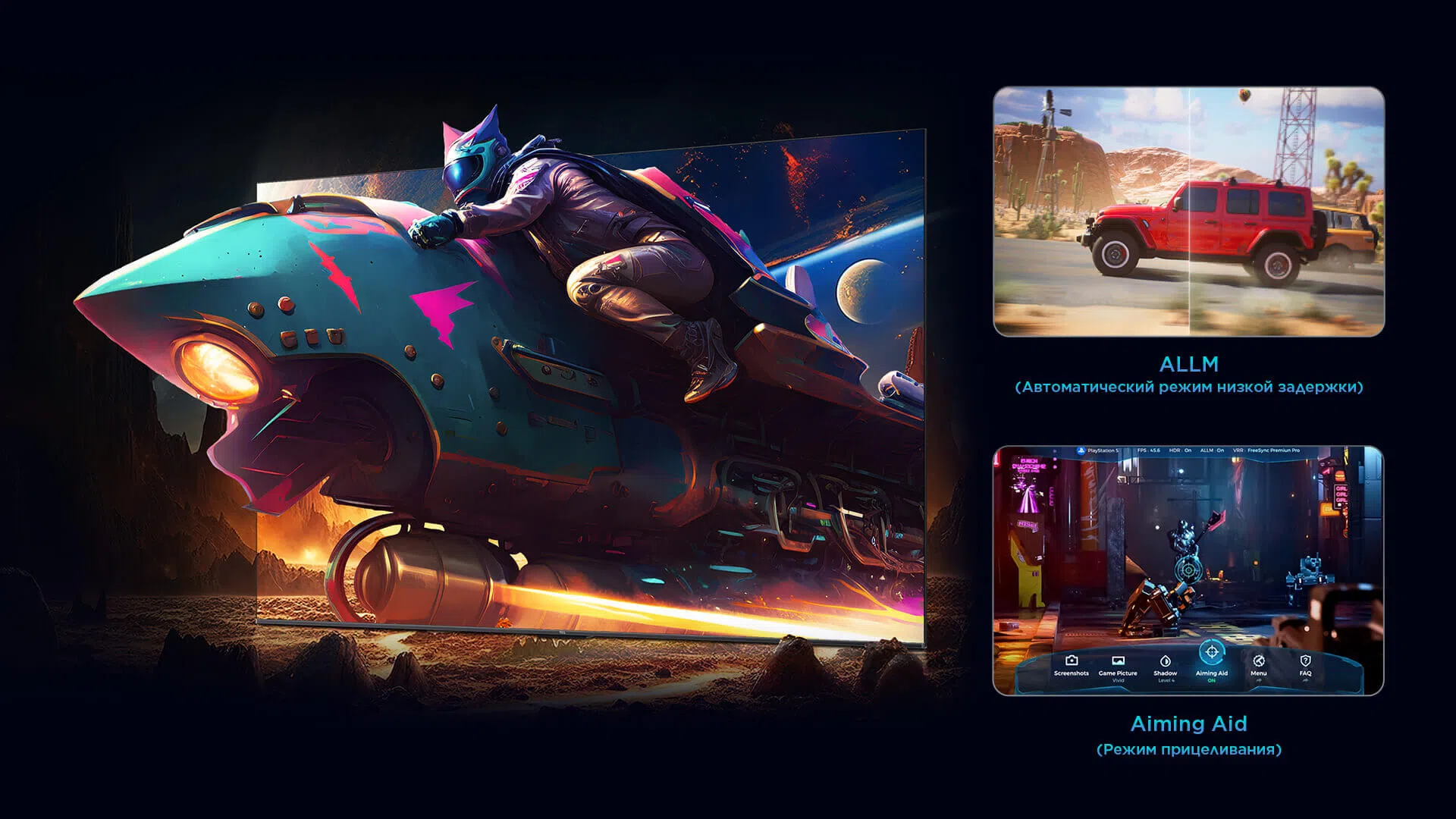Open Screenshots in the game bar

(1071, 665)
